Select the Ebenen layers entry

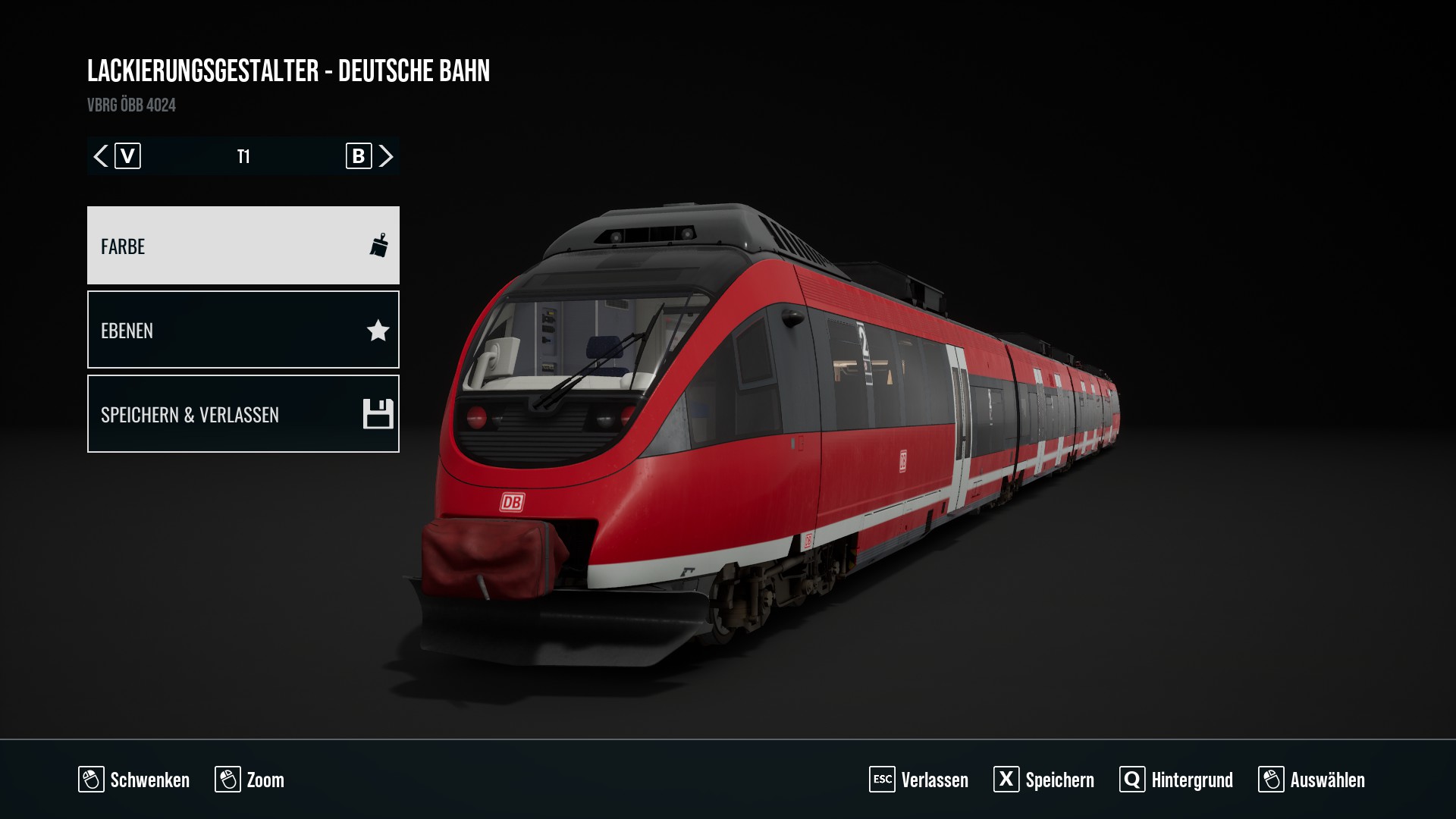point(243,330)
